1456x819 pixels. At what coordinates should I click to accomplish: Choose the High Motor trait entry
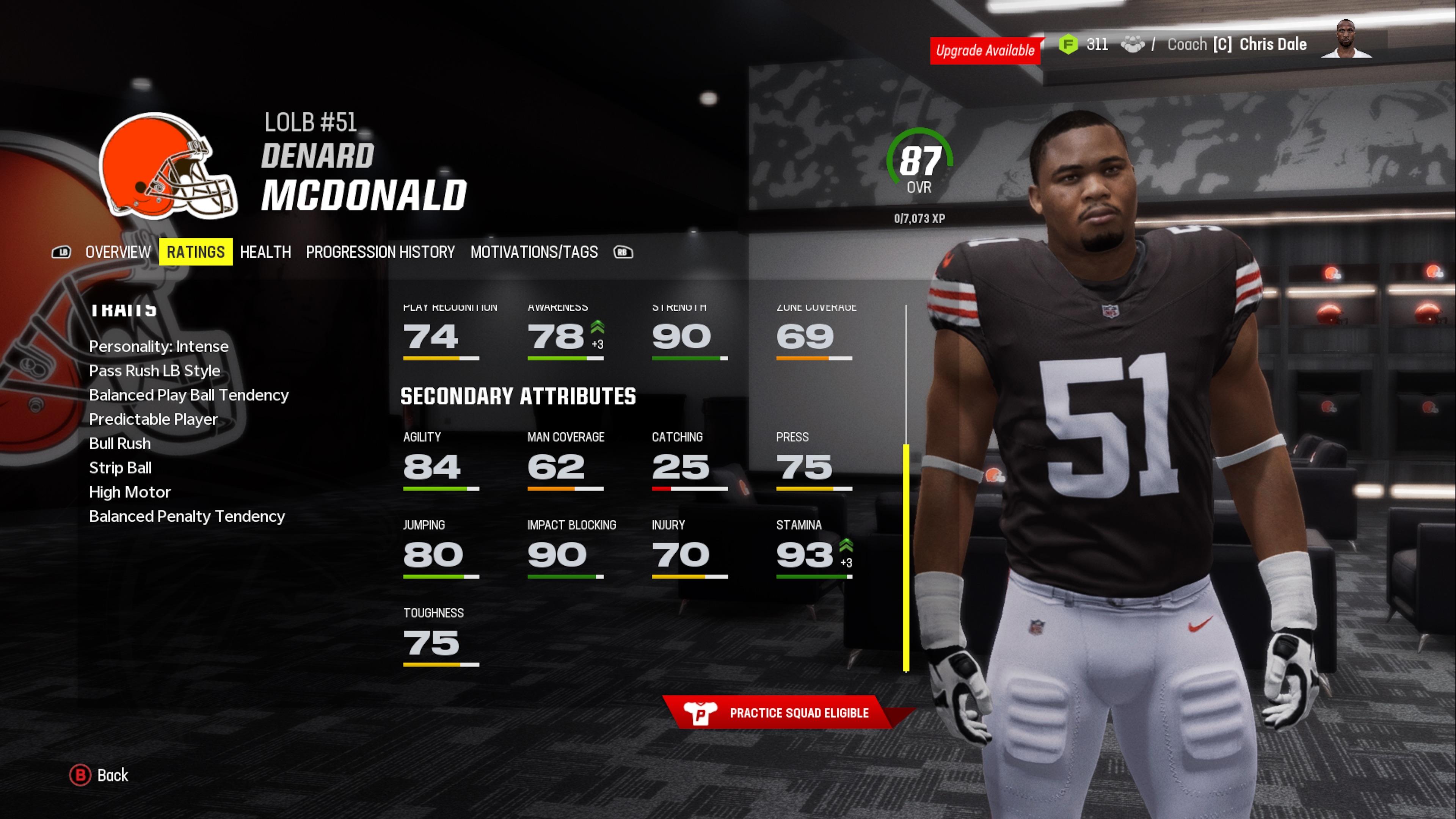[x=129, y=492]
